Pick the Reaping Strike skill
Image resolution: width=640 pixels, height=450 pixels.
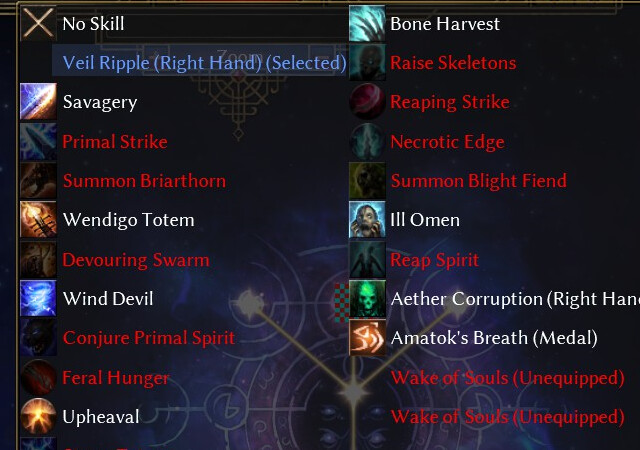449,102
